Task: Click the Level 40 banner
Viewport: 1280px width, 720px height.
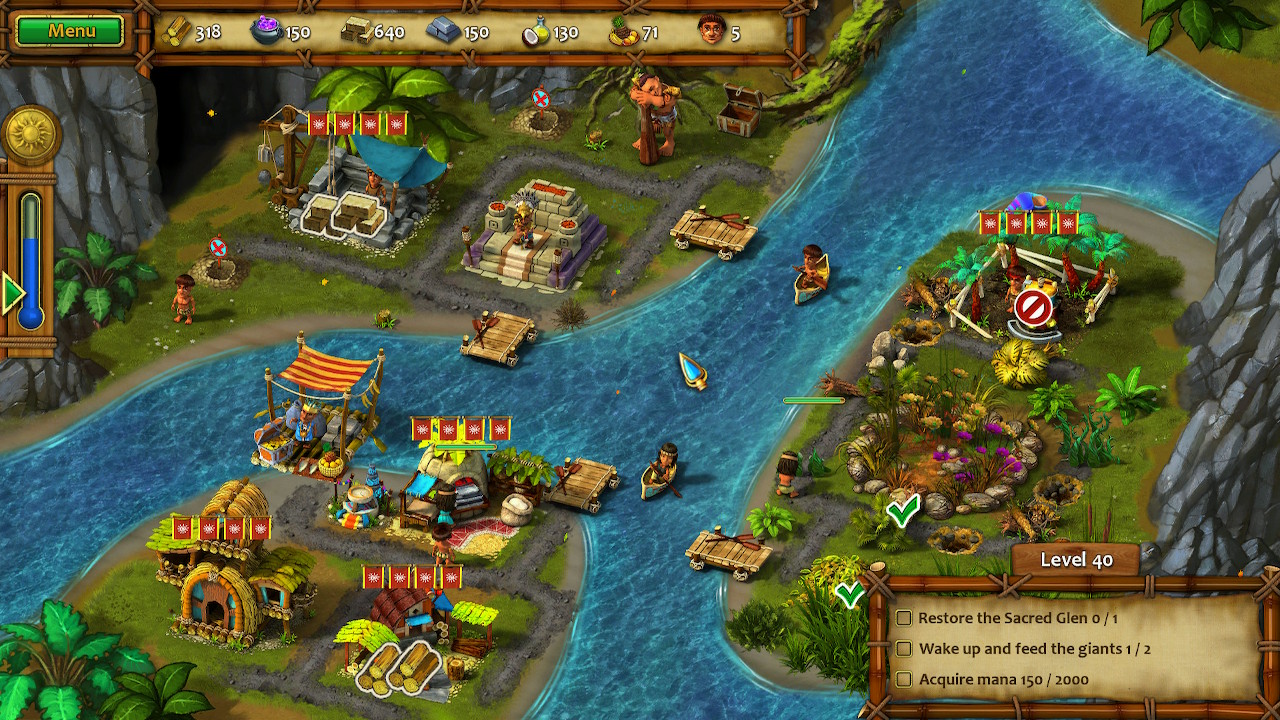Action: (x=1075, y=560)
